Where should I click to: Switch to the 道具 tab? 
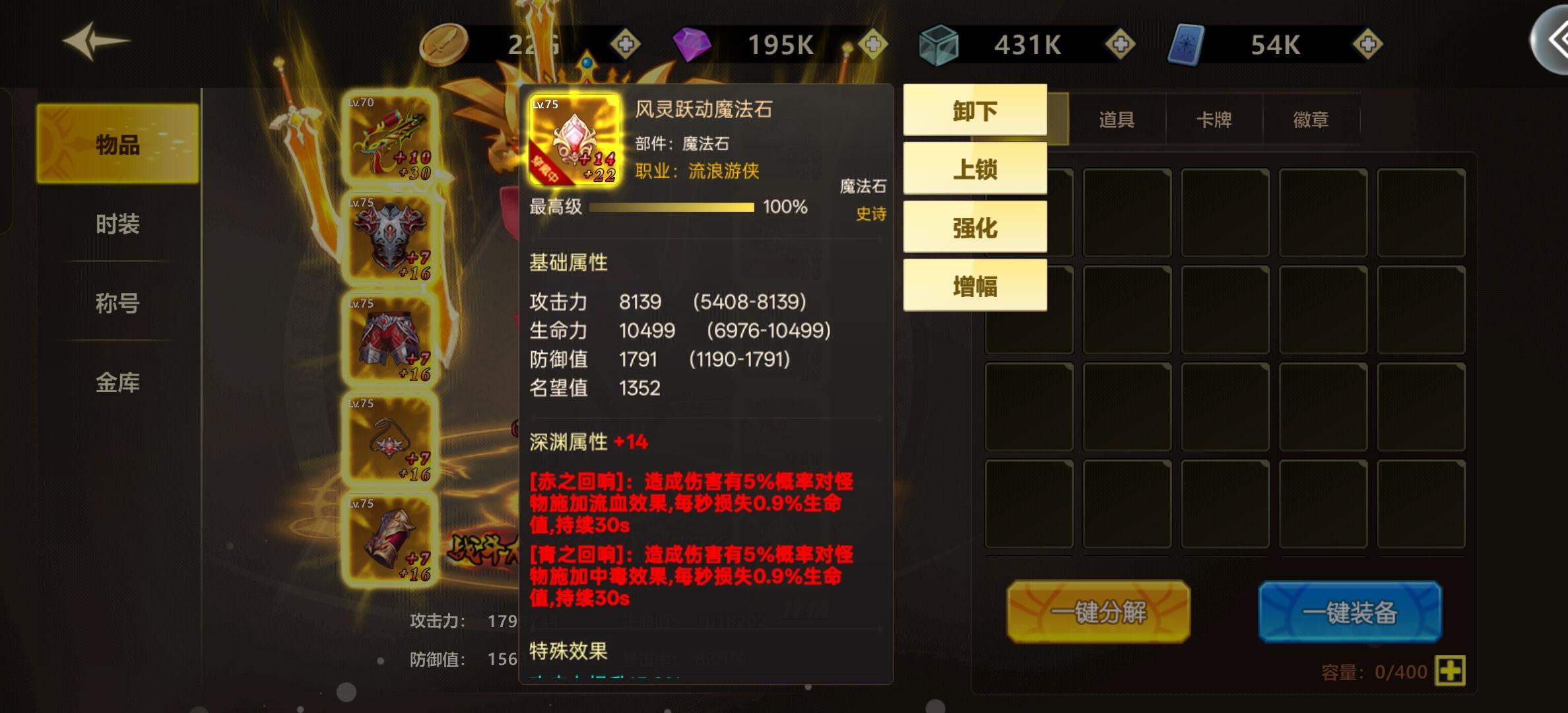1117,119
